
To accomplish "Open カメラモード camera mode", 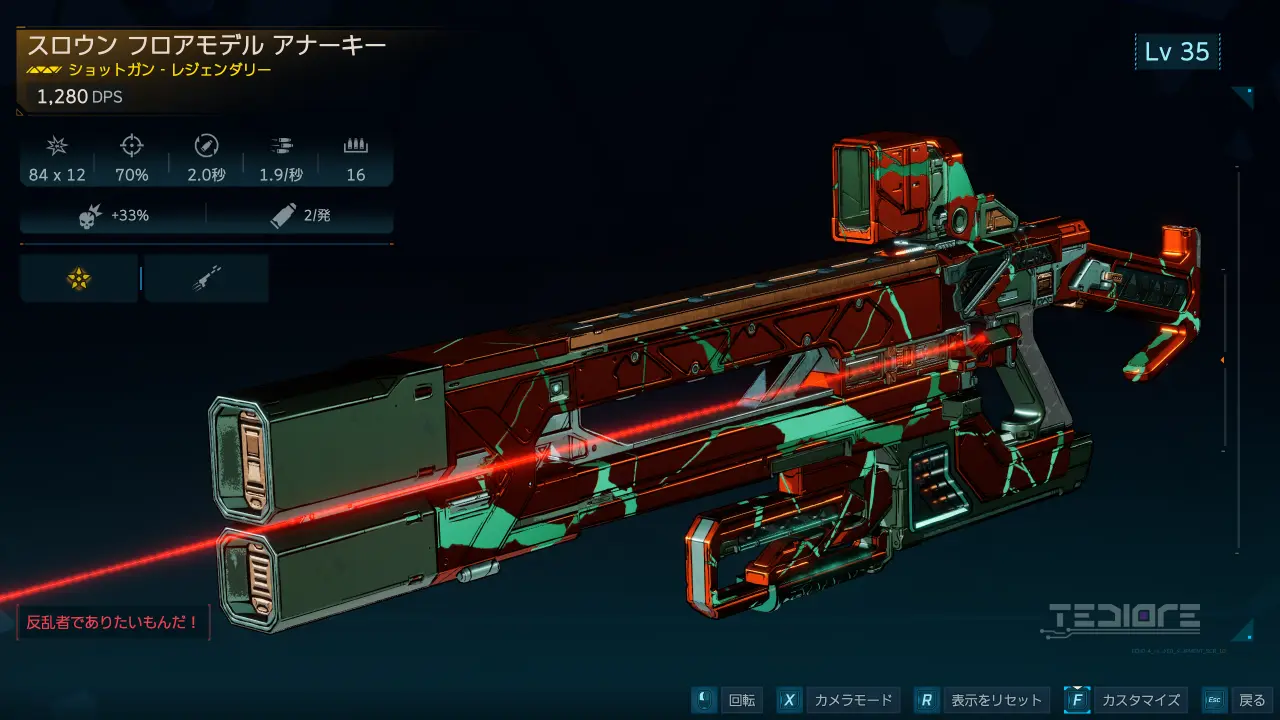I will click(x=838, y=700).
